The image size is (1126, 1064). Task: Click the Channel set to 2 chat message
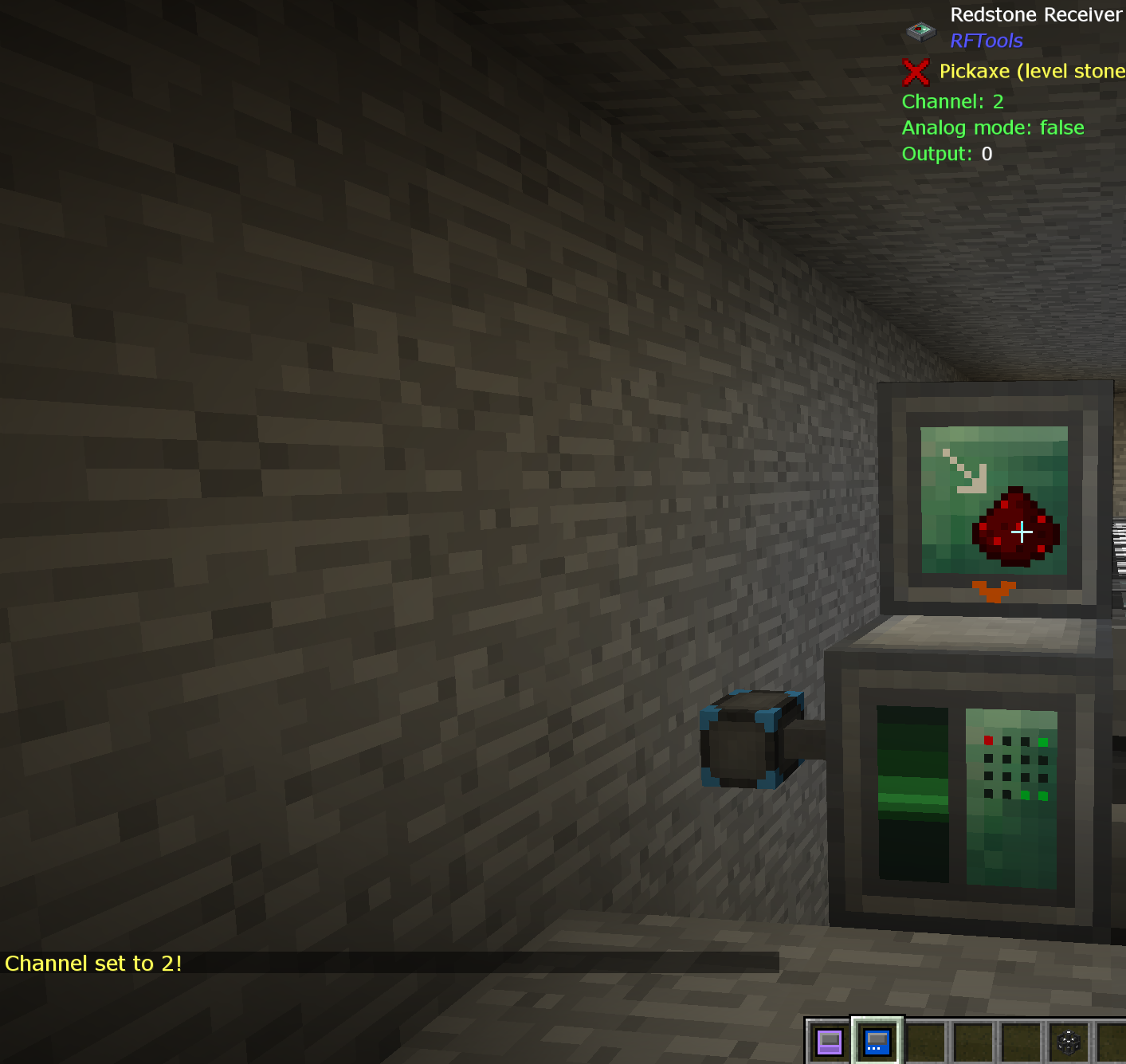click(x=93, y=964)
